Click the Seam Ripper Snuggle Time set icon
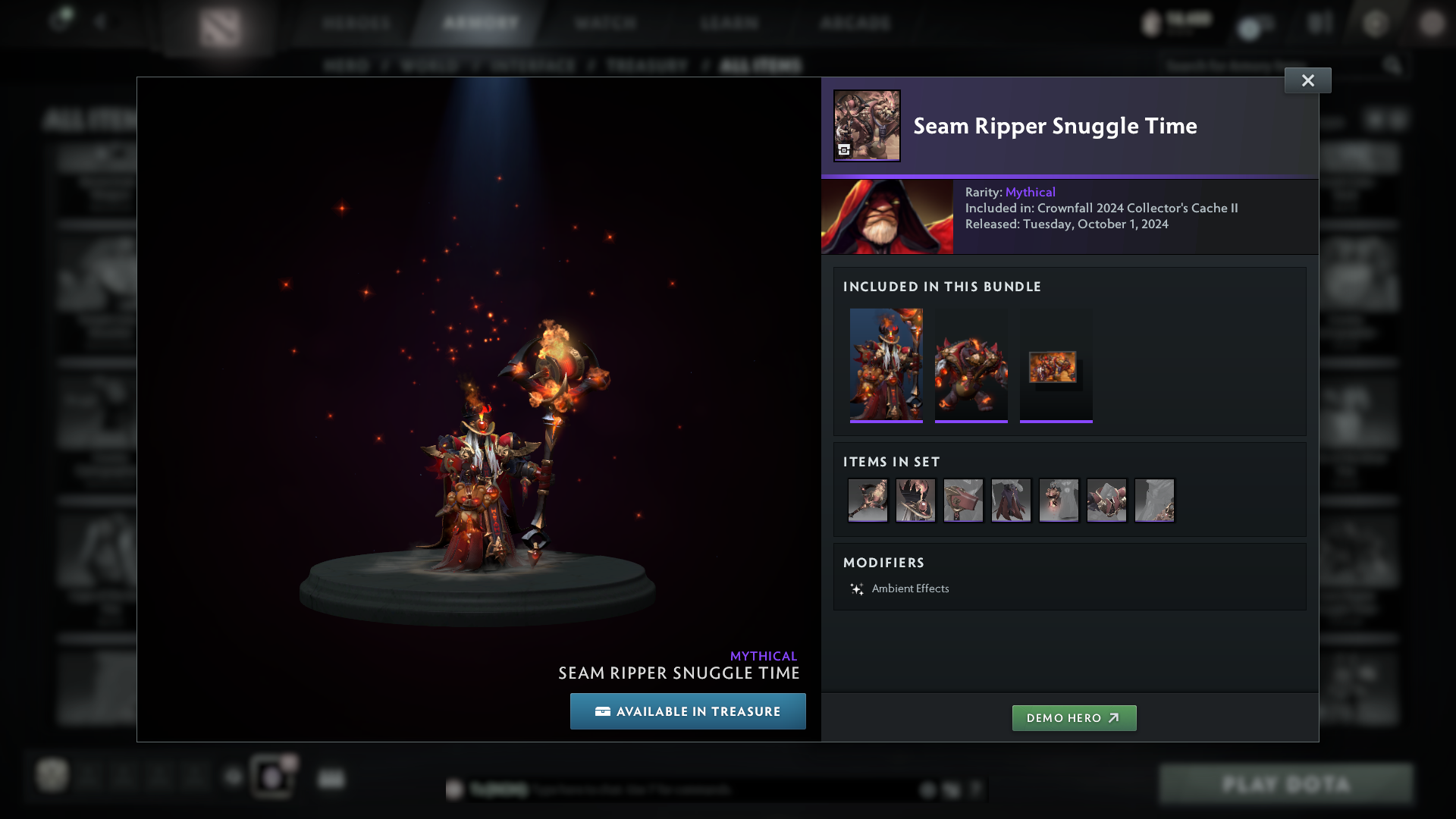This screenshot has height=819, width=1456. [867, 126]
